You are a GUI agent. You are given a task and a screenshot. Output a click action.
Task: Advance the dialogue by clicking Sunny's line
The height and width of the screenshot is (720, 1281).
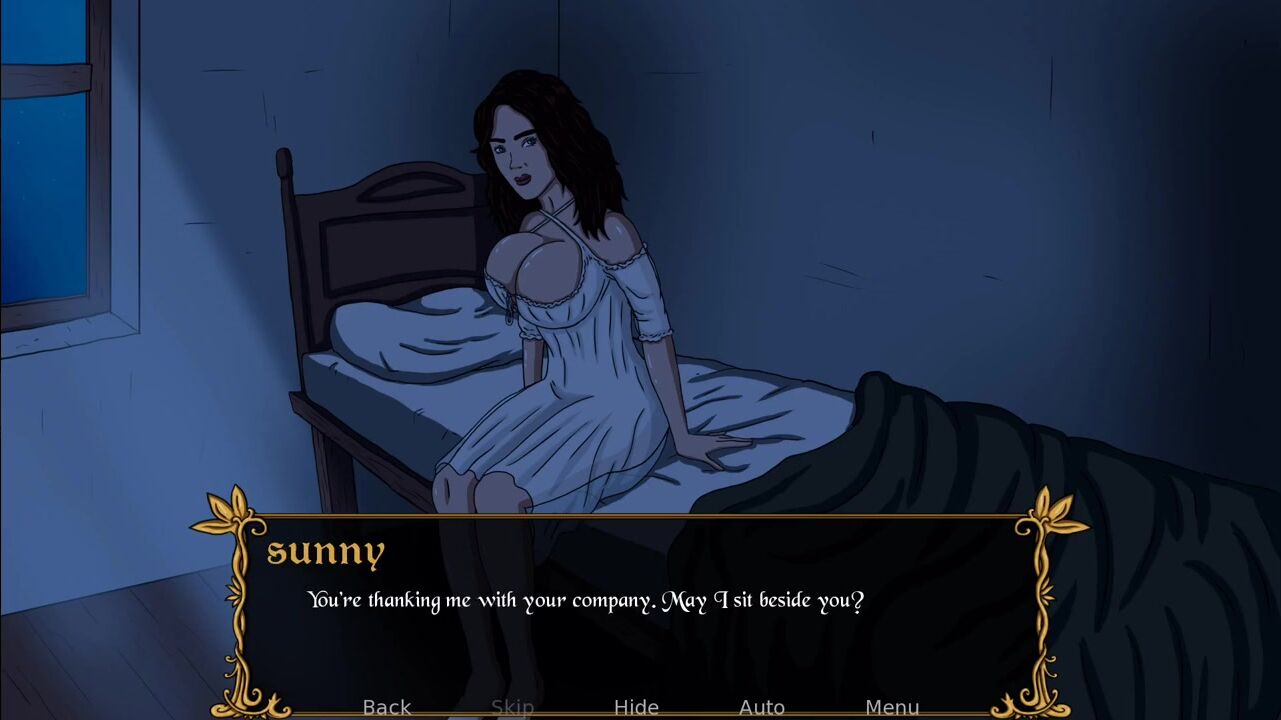click(x=585, y=601)
